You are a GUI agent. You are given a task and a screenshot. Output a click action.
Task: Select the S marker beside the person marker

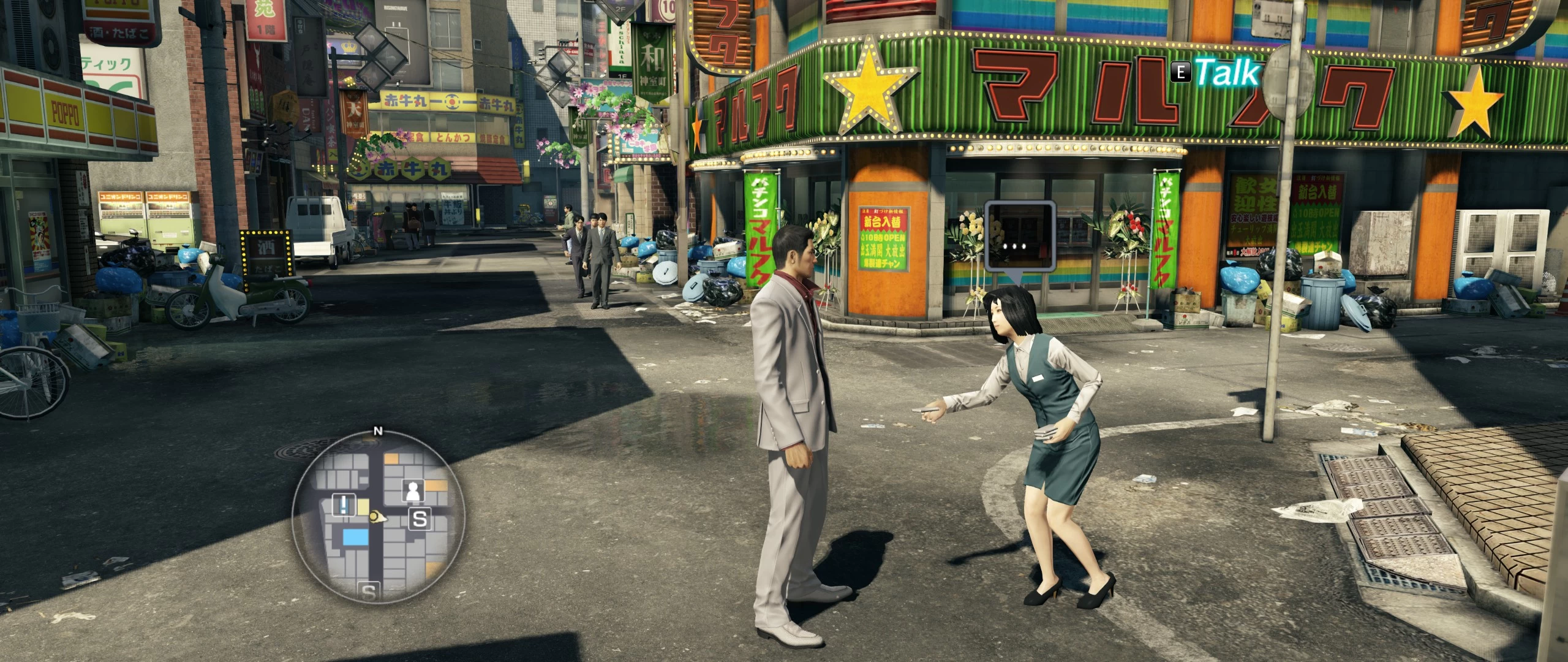[x=420, y=519]
